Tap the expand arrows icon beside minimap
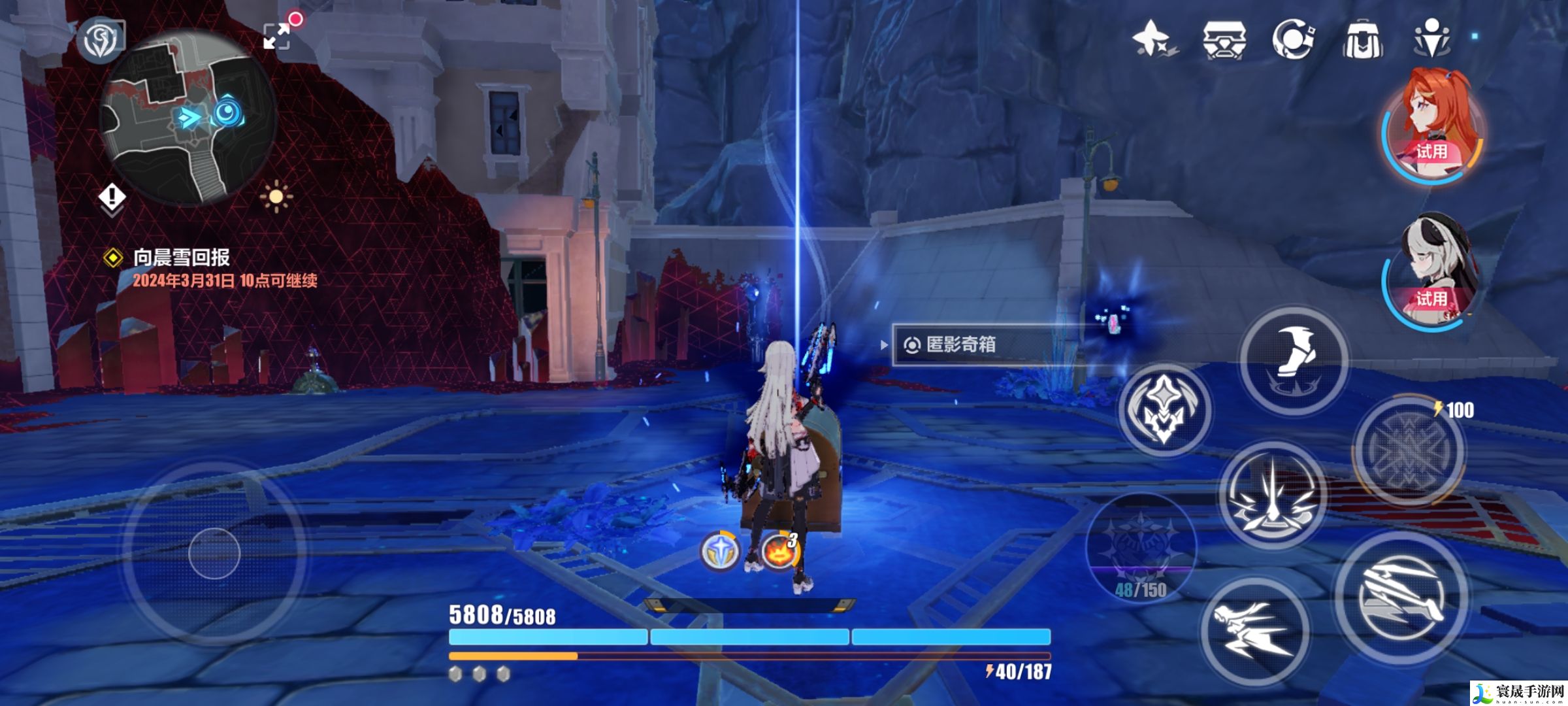The width and height of the screenshot is (1568, 706). [277, 36]
